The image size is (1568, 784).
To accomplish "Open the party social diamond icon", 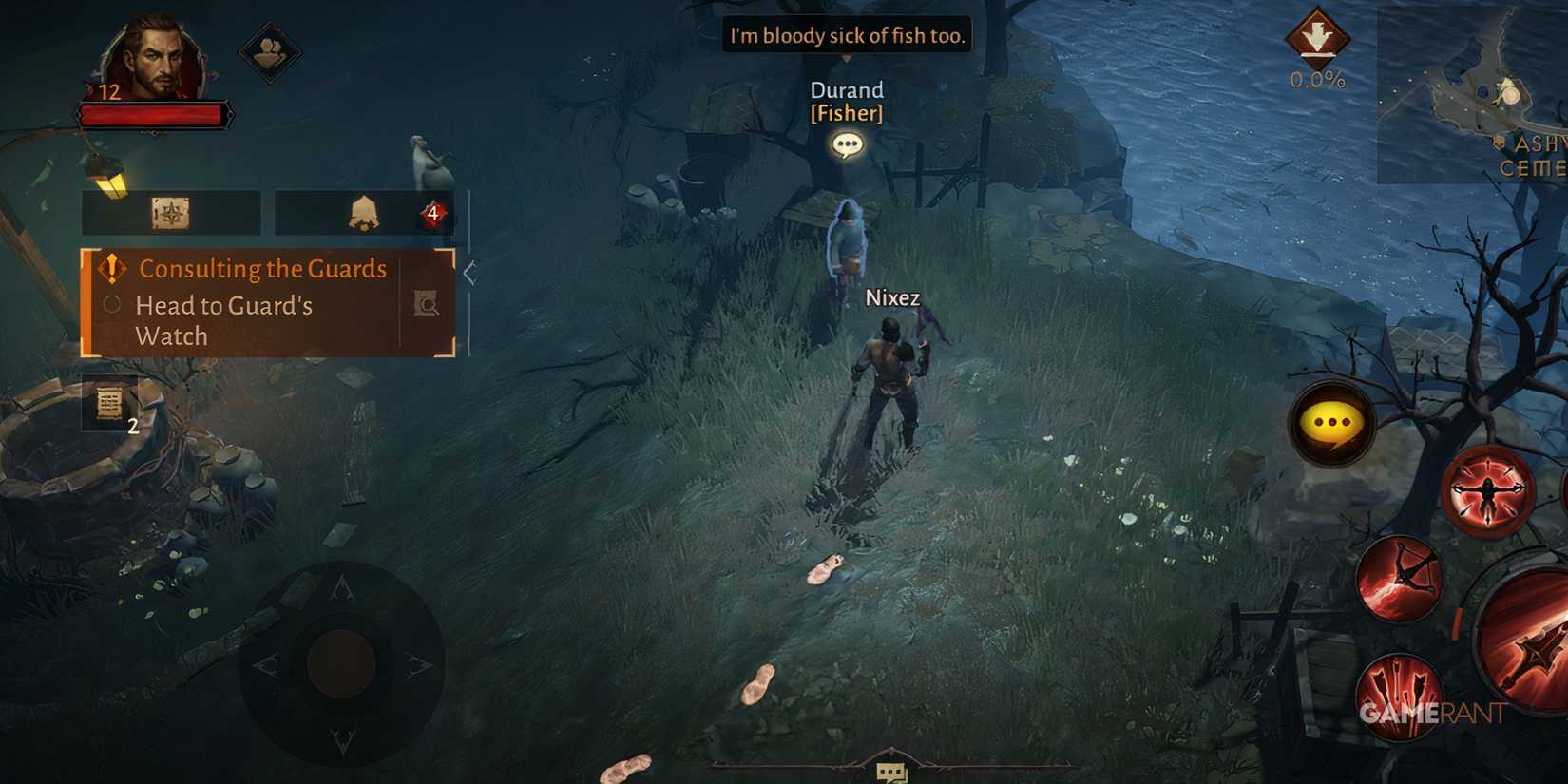I will click(x=269, y=52).
